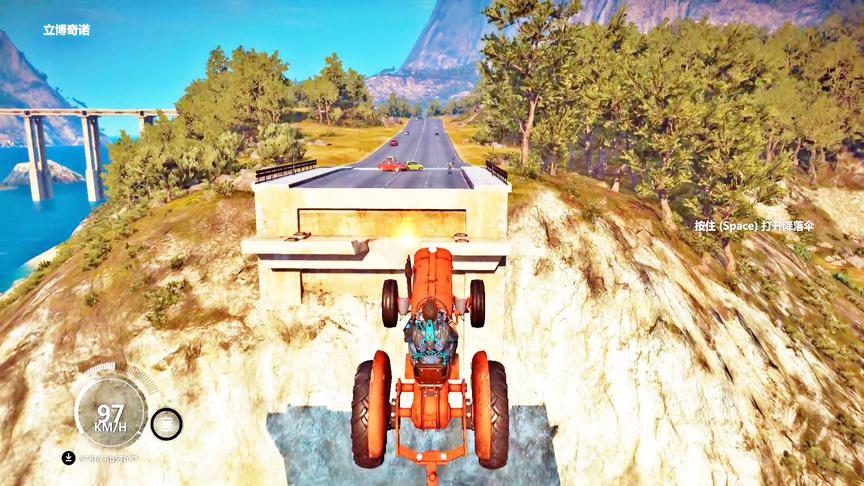The image size is (864, 486).
Task: Click the black download-arrow icon by the vehicle name
Action: click(x=68, y=458)
